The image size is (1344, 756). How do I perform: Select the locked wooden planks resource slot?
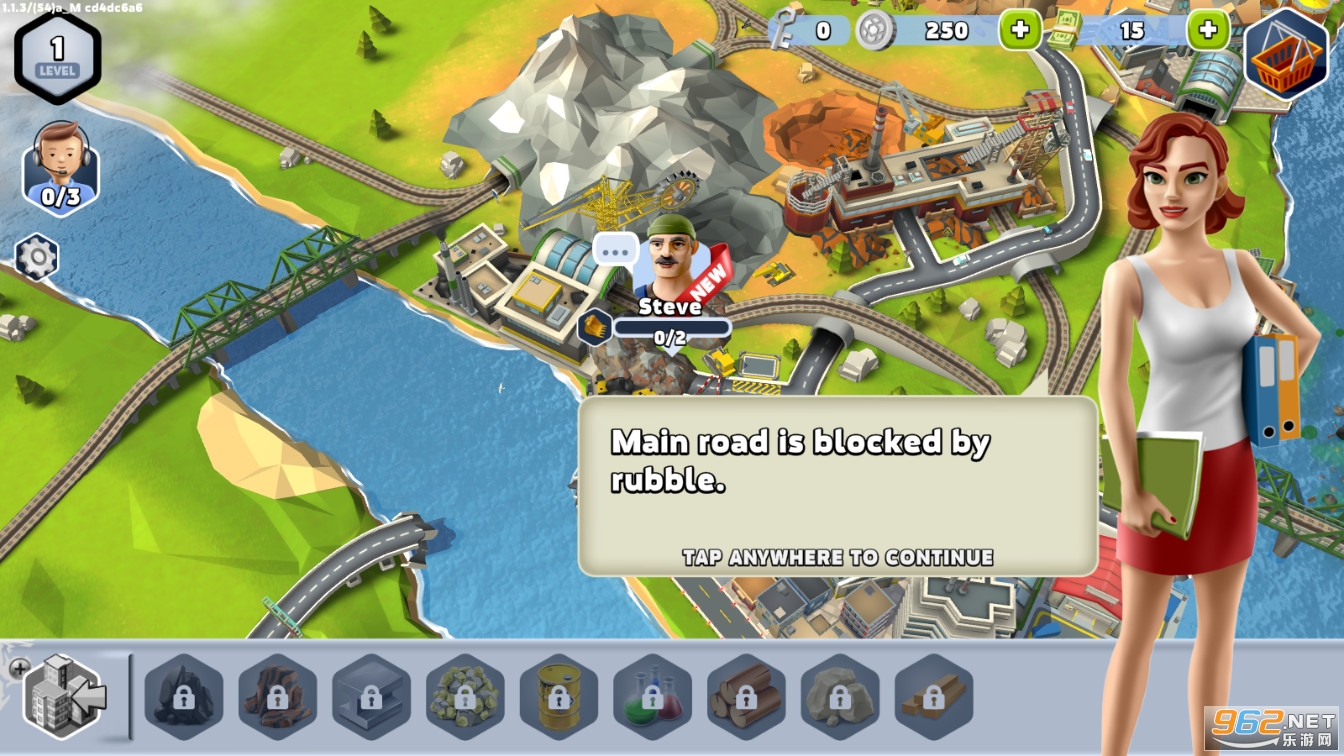934,697
